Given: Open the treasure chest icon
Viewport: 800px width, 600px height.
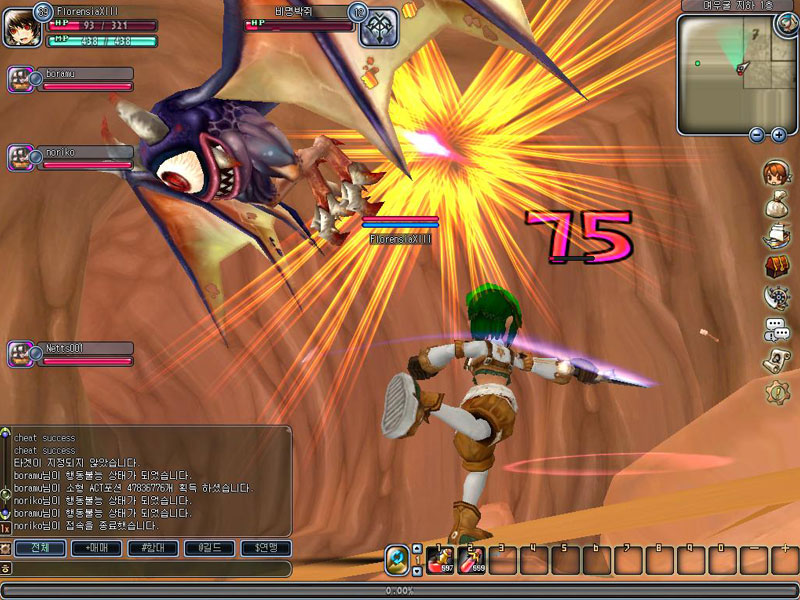Looking at the screenshot, I should coord(776,266).
